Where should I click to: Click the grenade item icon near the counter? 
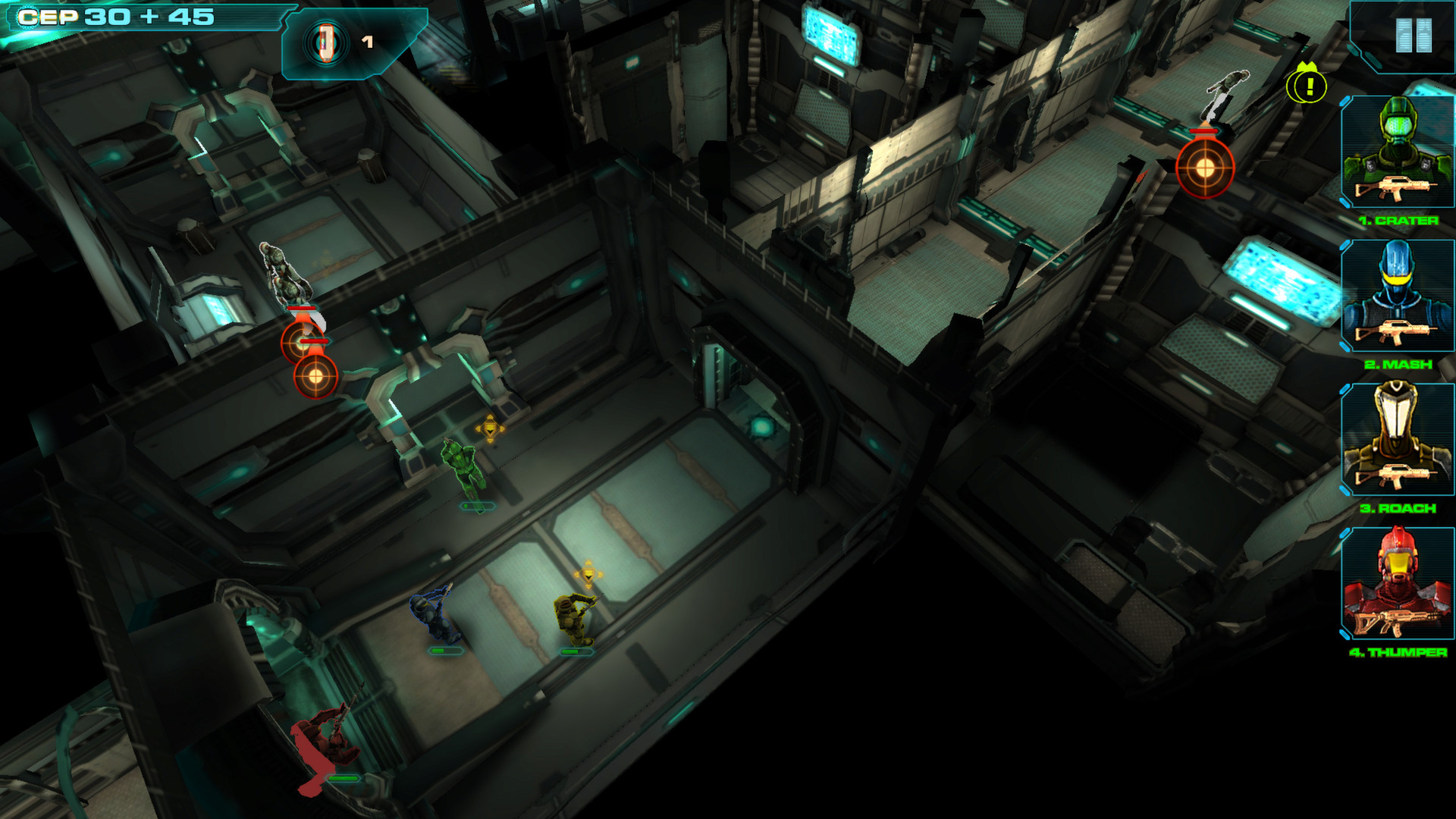tap(326, 42)
